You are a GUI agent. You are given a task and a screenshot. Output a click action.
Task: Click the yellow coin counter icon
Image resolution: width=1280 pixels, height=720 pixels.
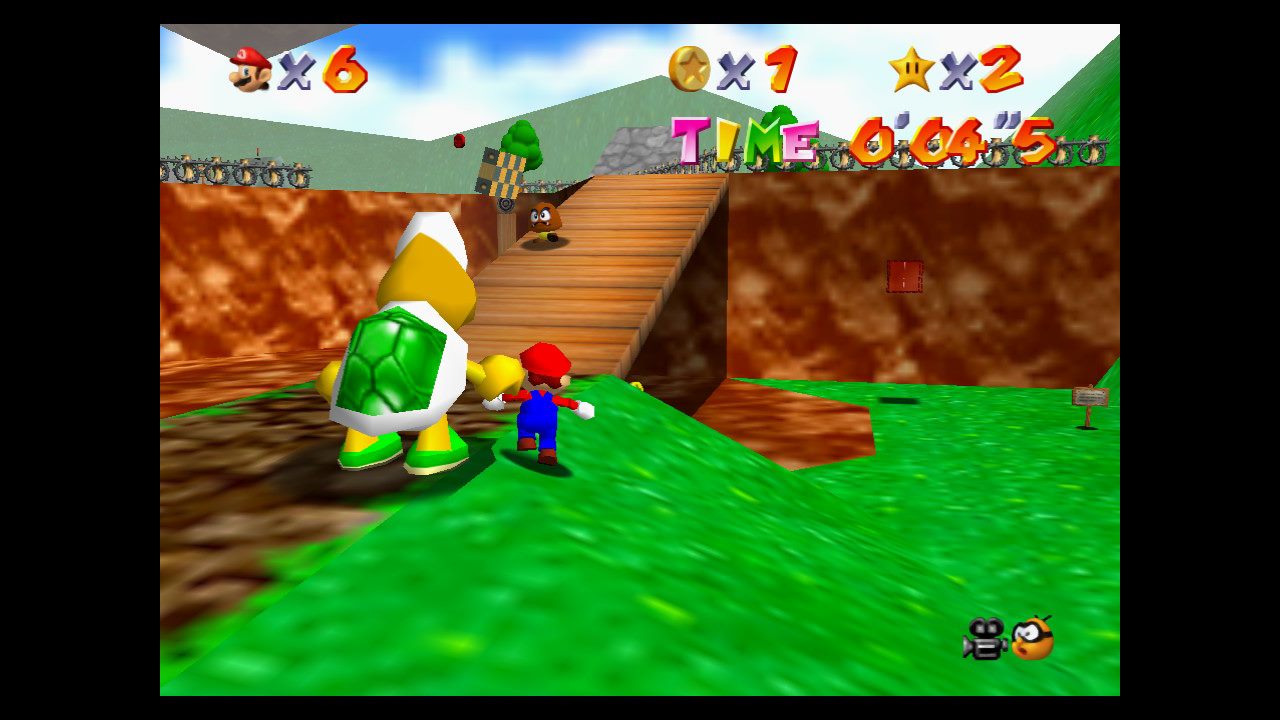[689, 68]
